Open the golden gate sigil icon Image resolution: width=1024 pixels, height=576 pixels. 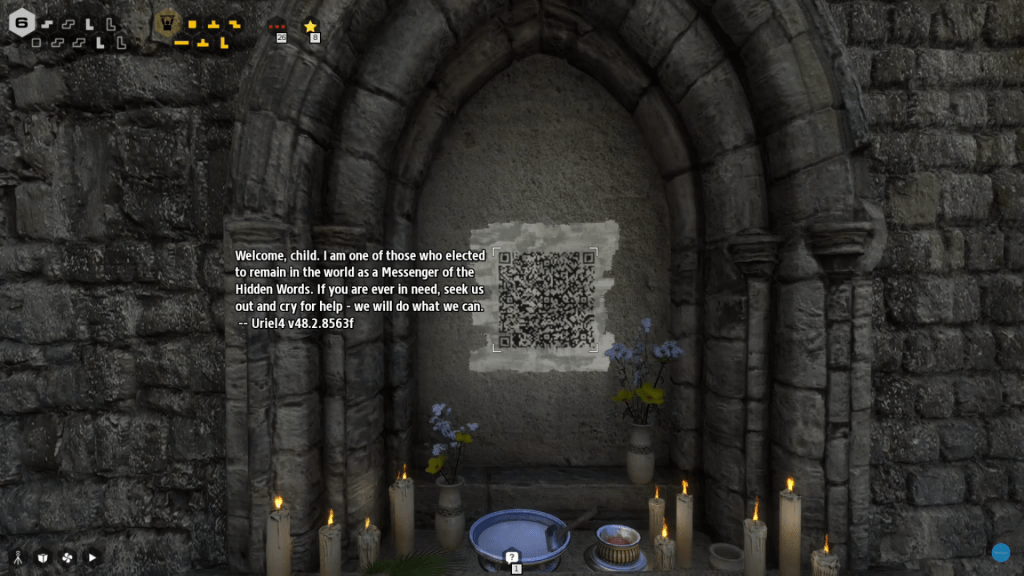167,23
